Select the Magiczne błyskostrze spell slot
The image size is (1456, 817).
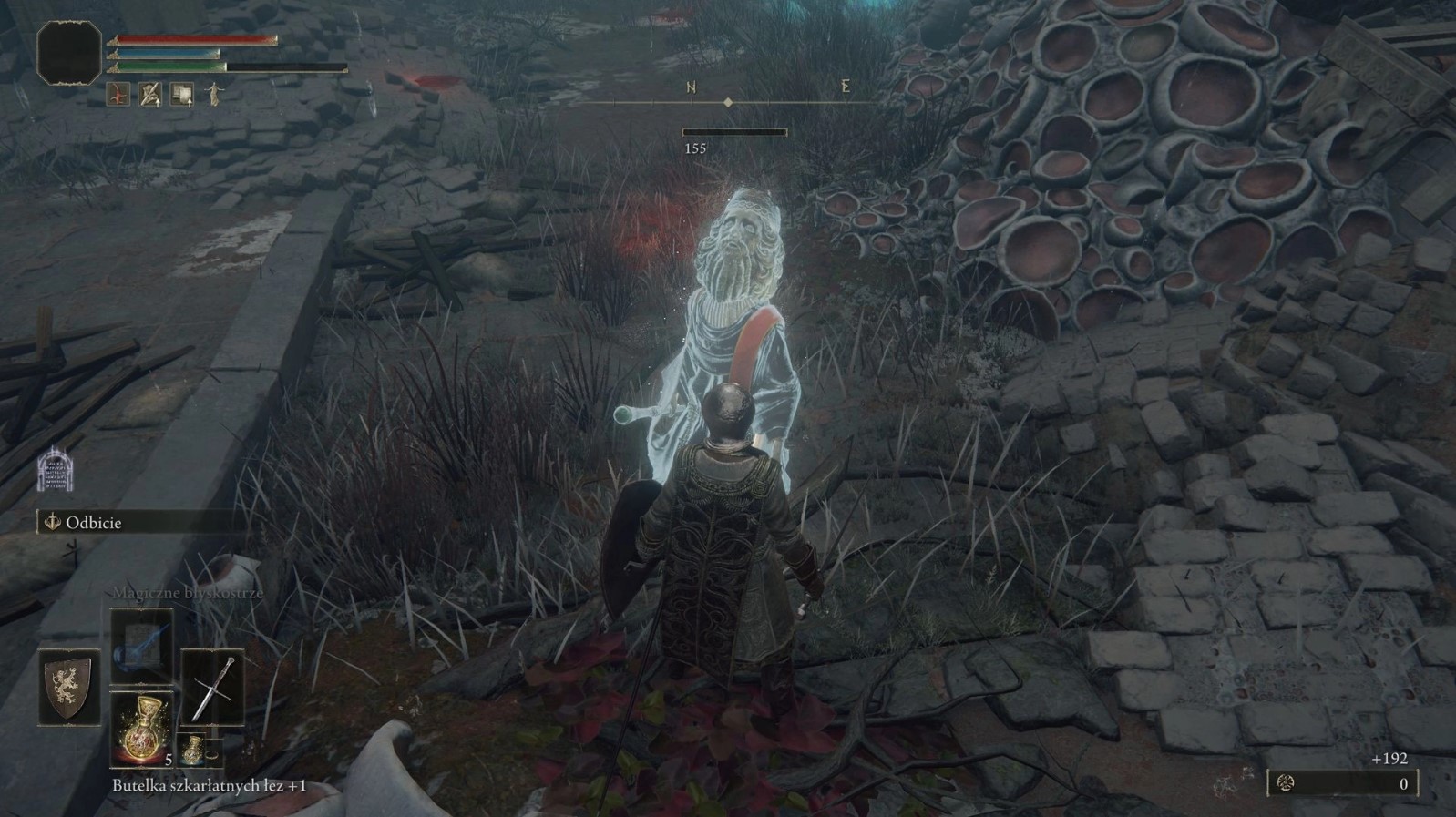141,646
